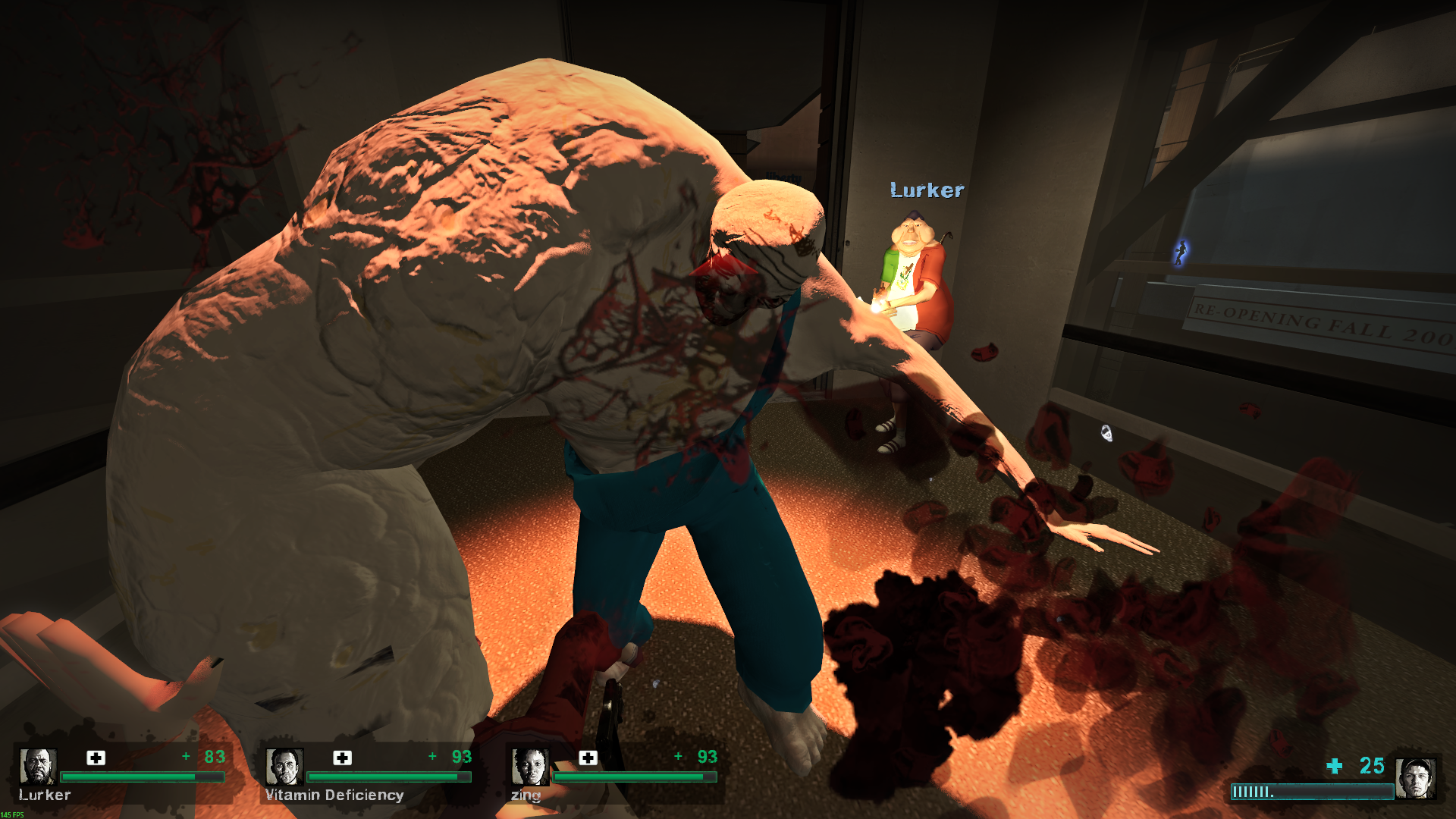Click Lurker's first aid kit icon
The width and height of the screenshot is (1456, 819).
96,758
